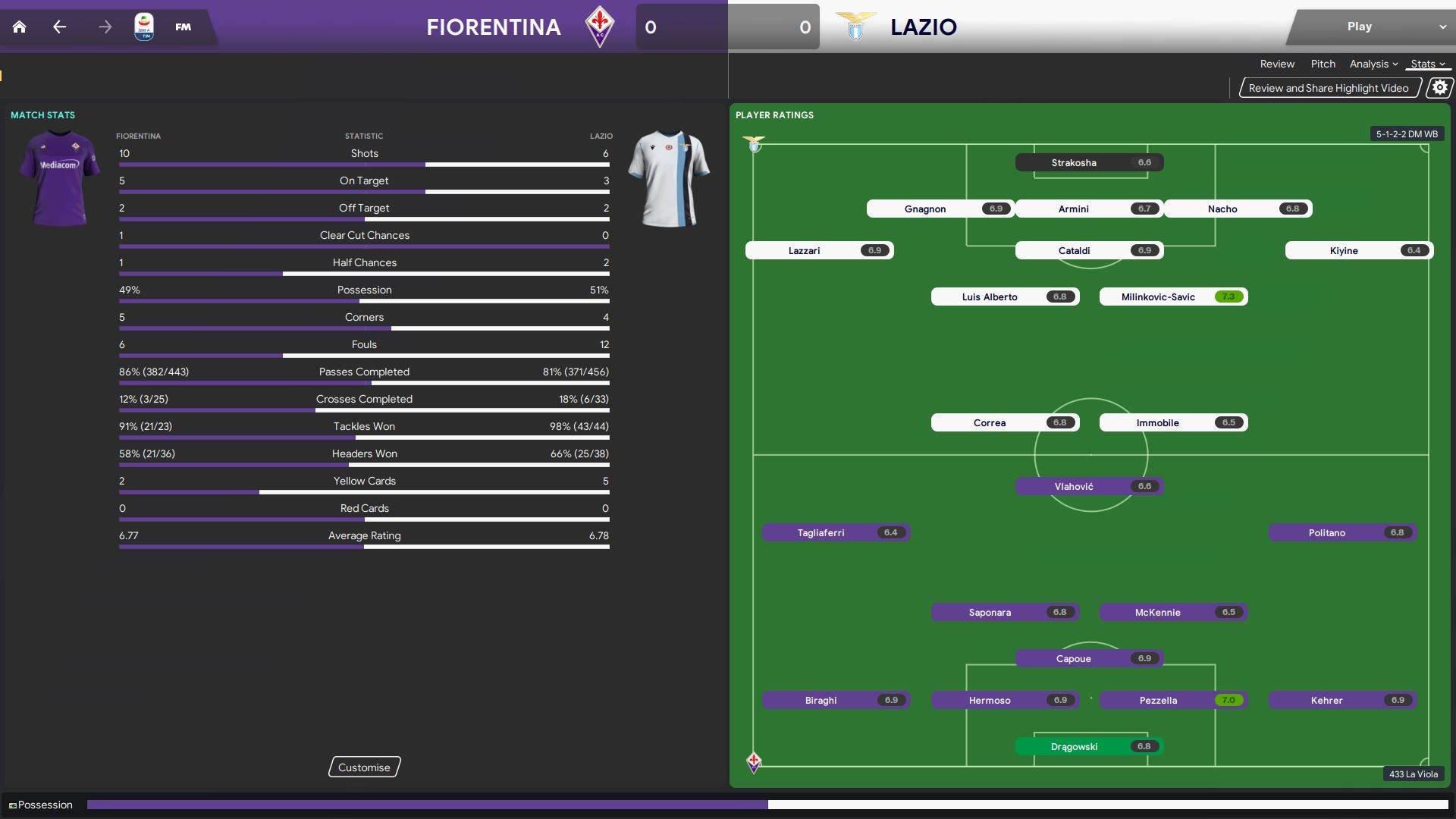The image size is (1456, 819).
Task: Customise the match stats list
Action: [x=364, y=767]
